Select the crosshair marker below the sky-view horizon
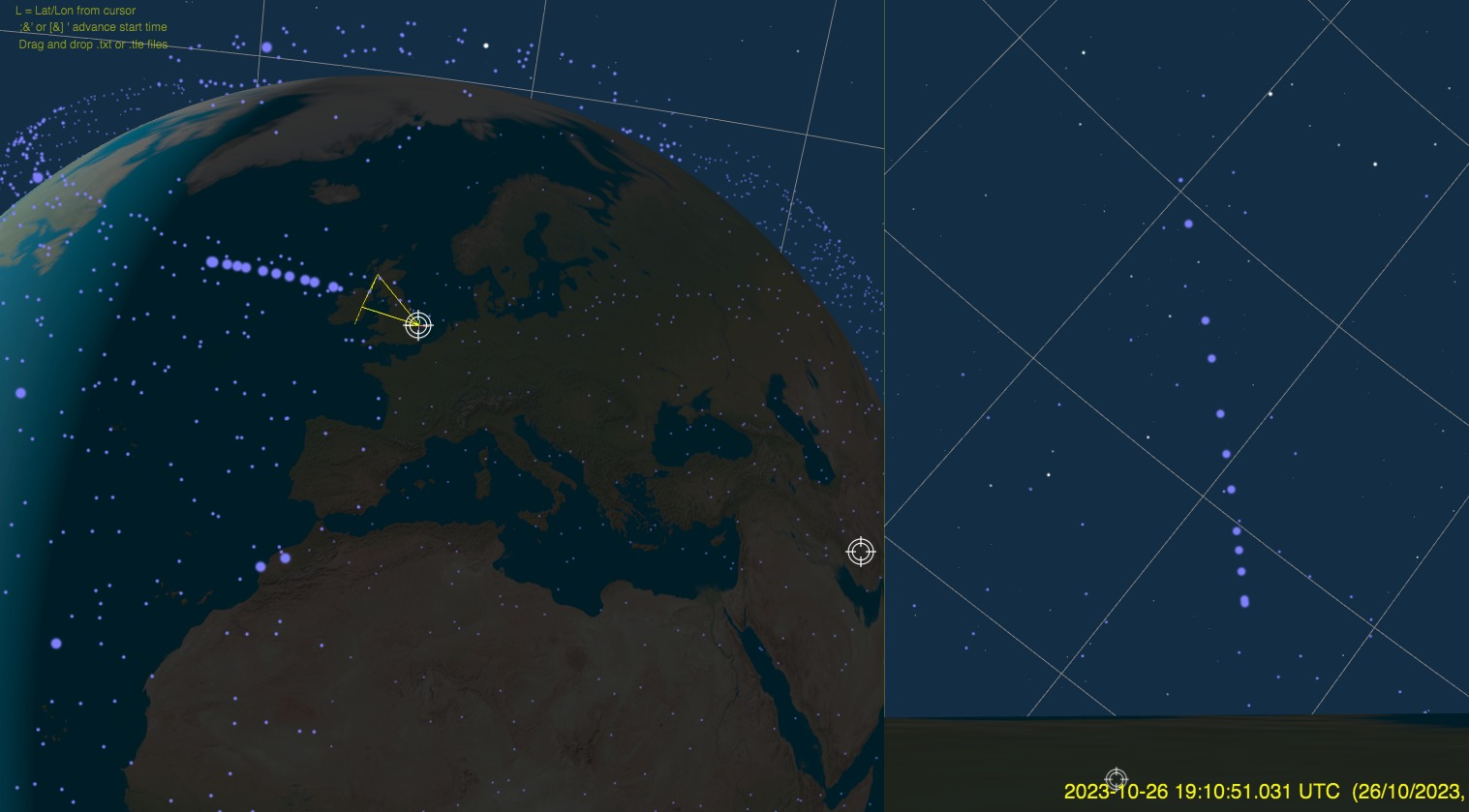Screen dimensions: 1469x812 [x=1117, y=779]
